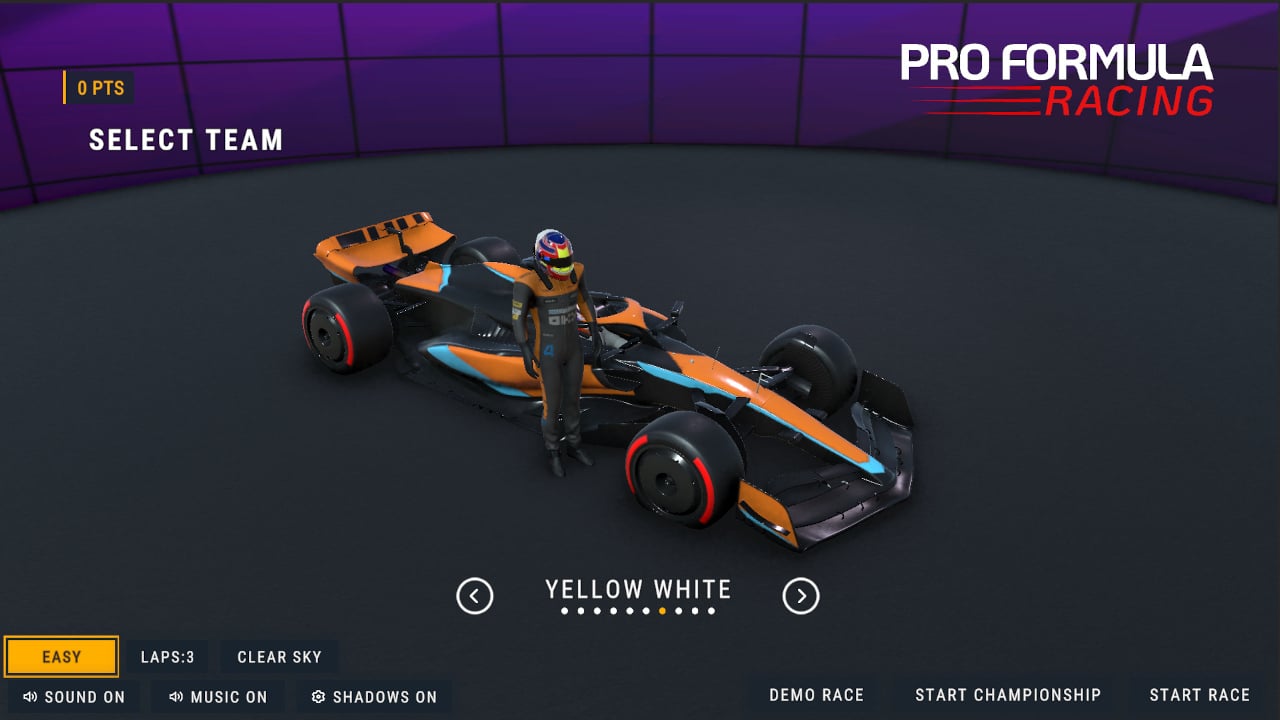1280x720 pixels.
Task: Click the yellow 0 PTS badge
Action: [x=97, y=88]
